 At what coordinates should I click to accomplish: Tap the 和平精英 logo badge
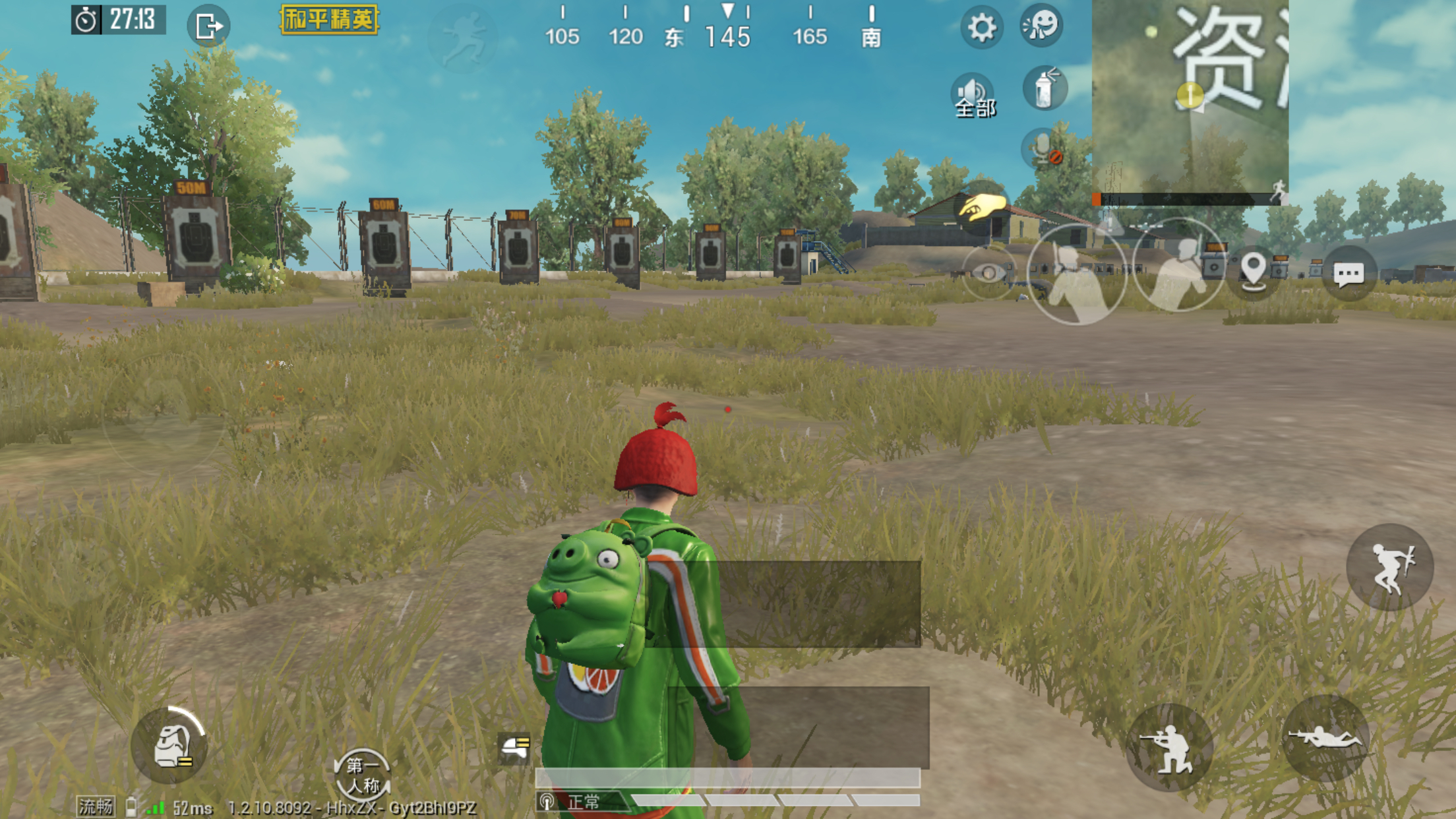coord(329,19)
